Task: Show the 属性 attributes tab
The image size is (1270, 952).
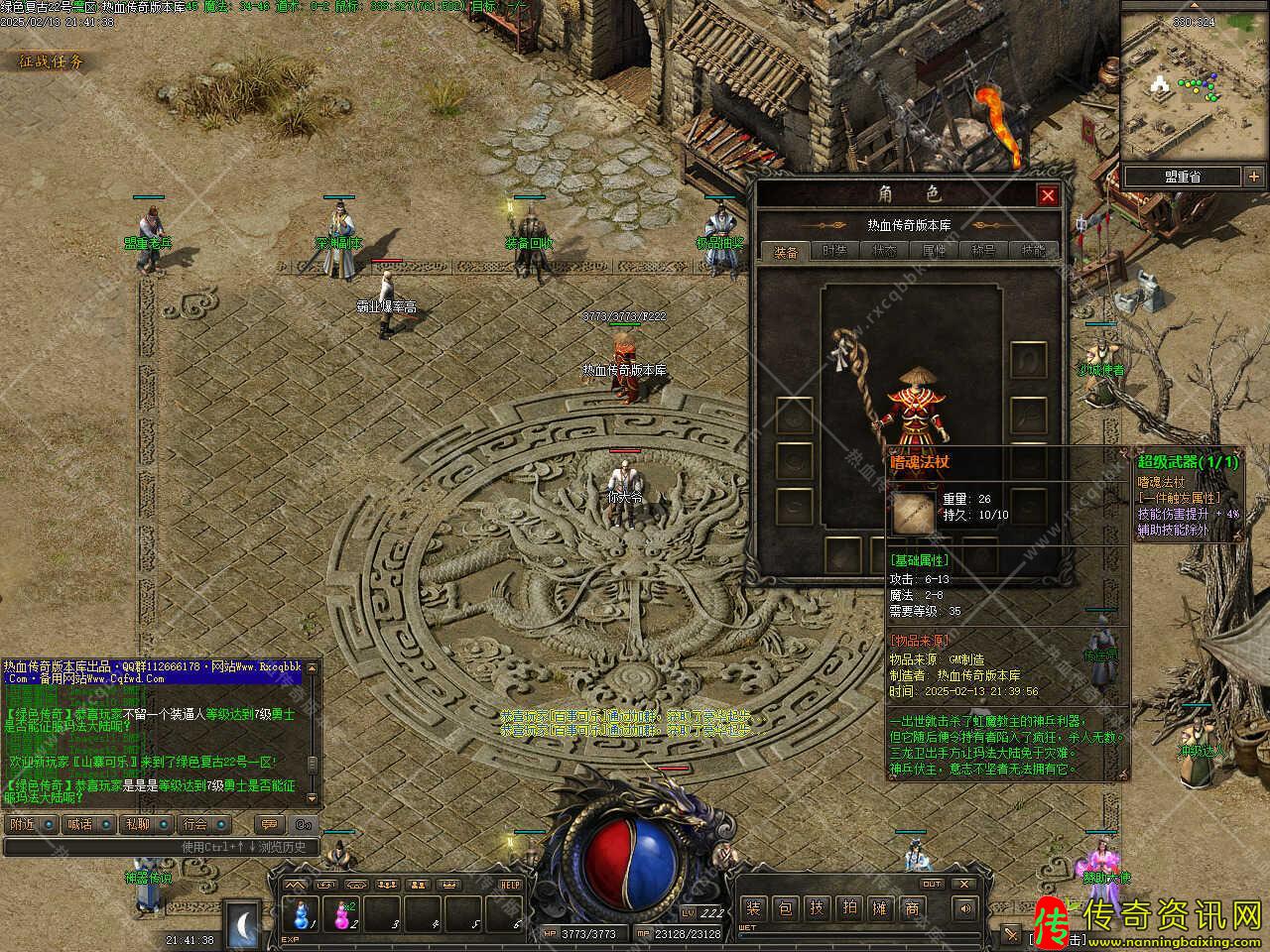Action: (x=934, y=251)
